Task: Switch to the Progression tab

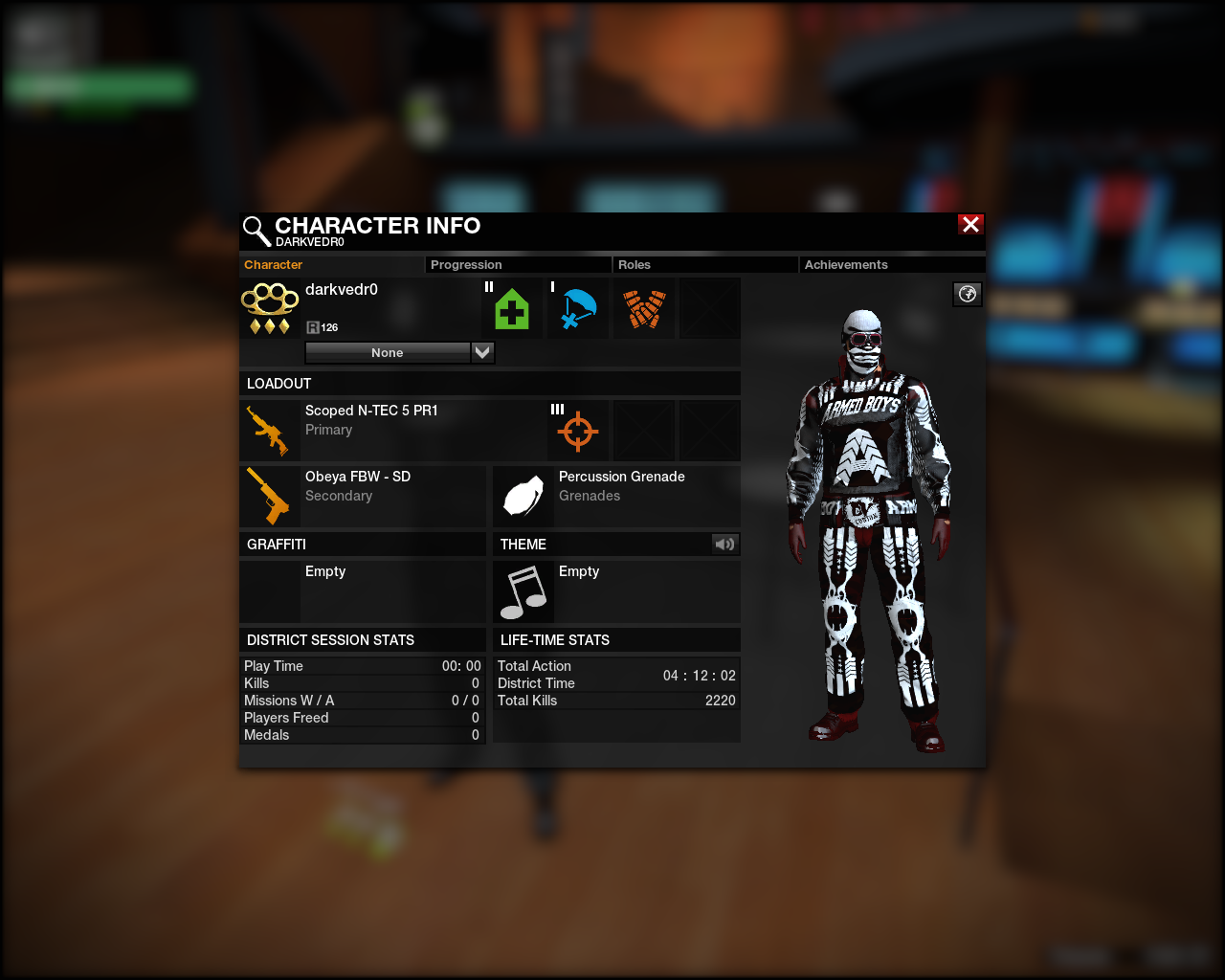Action: click(x=517, y=265)
